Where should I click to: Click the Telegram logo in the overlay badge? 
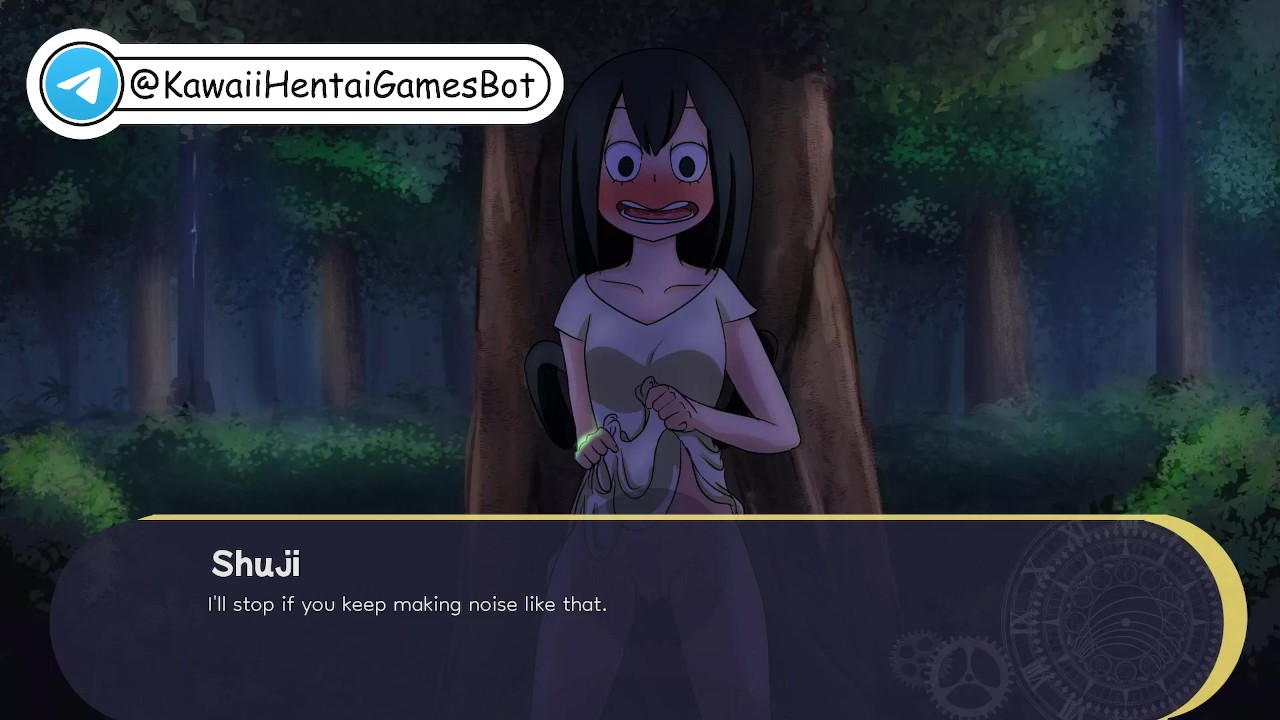(81, 85)
